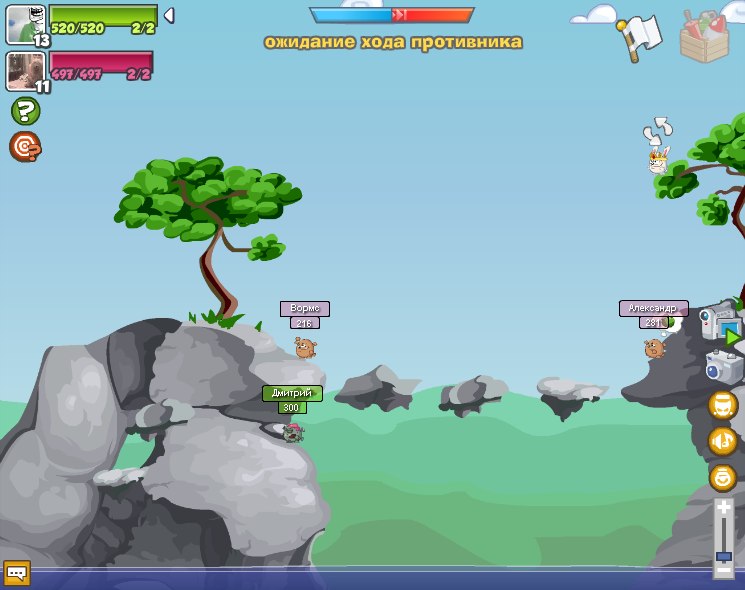Click the video camera record button

(720, 324)
